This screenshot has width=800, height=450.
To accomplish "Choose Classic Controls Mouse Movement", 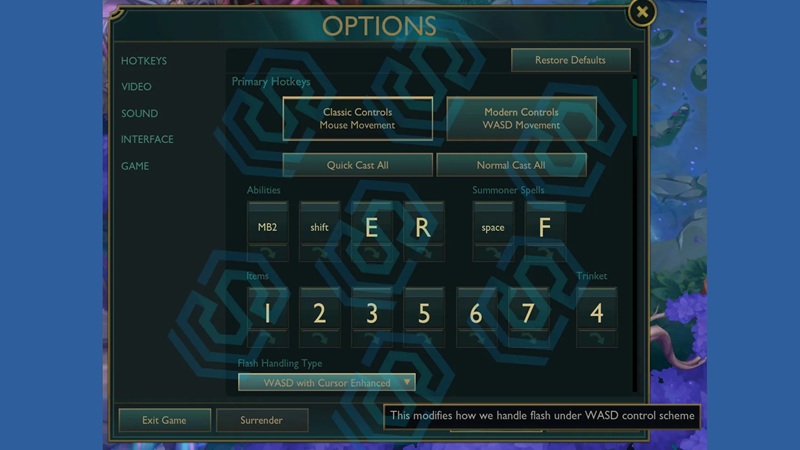I will pos(358,119).
